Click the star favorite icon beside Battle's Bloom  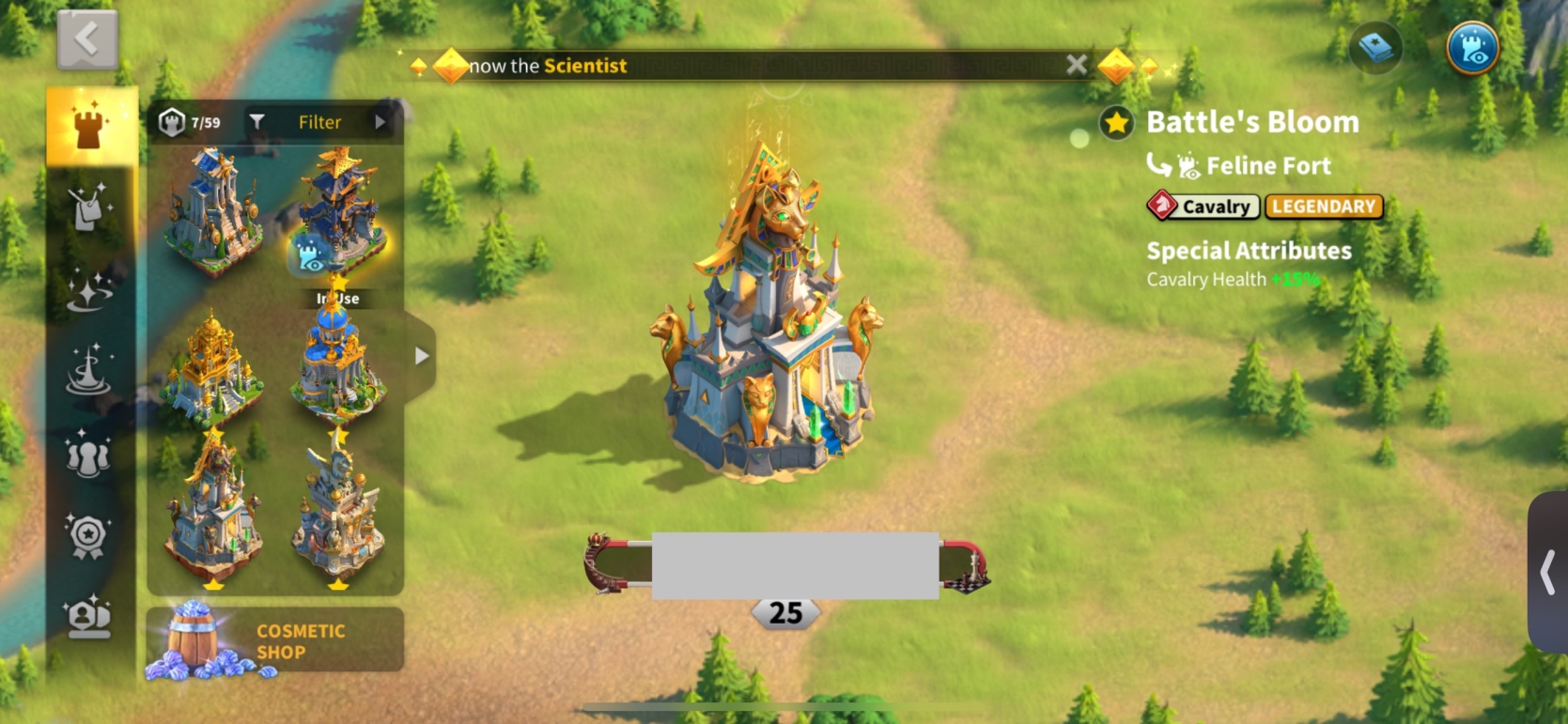pyautogui.click(x=1116, y=123)
